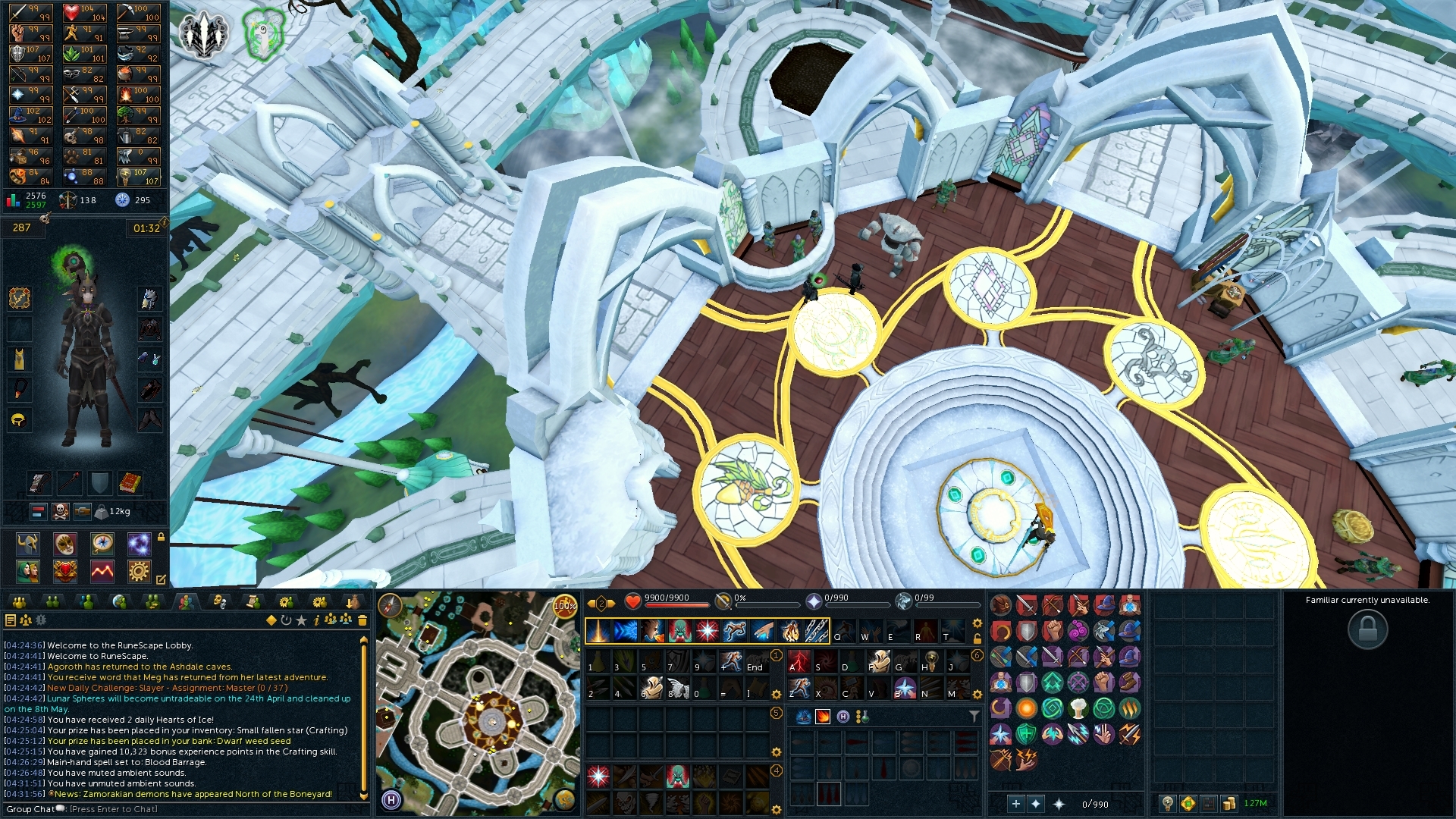
Task: Click the Press Enter to Chat input field
Action: click(x=114, y=810)
